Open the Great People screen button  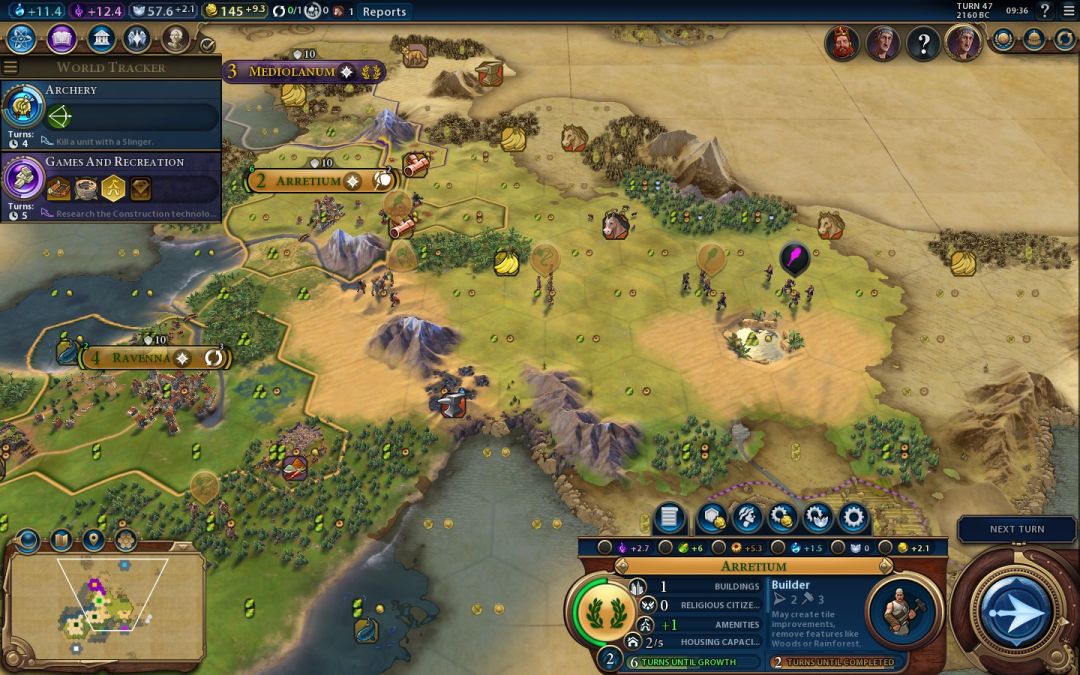coord(177,40)
